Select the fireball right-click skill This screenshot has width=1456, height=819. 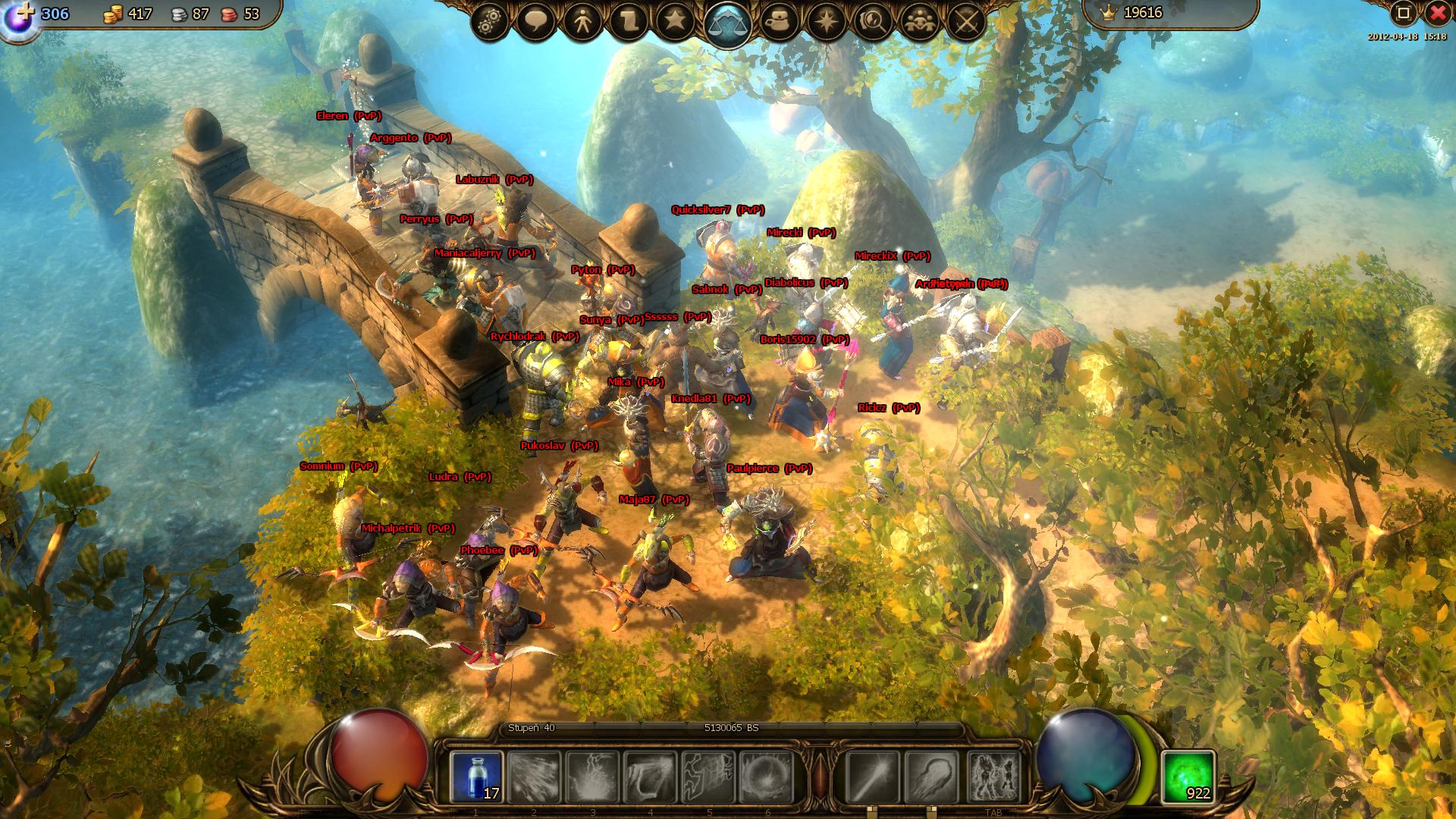(x=930, y=777)
